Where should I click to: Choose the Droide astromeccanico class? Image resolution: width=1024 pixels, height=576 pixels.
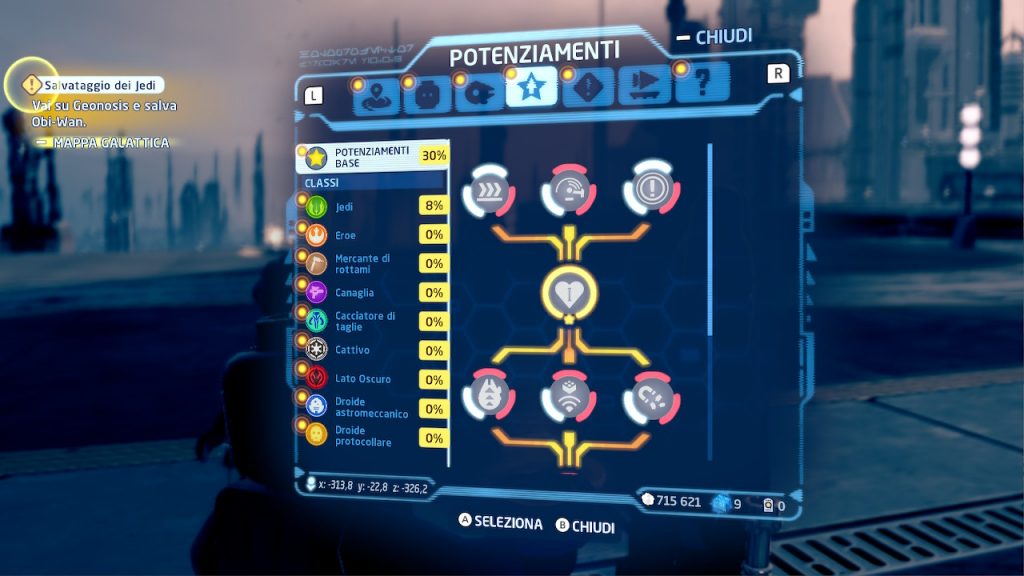[371, 408]
